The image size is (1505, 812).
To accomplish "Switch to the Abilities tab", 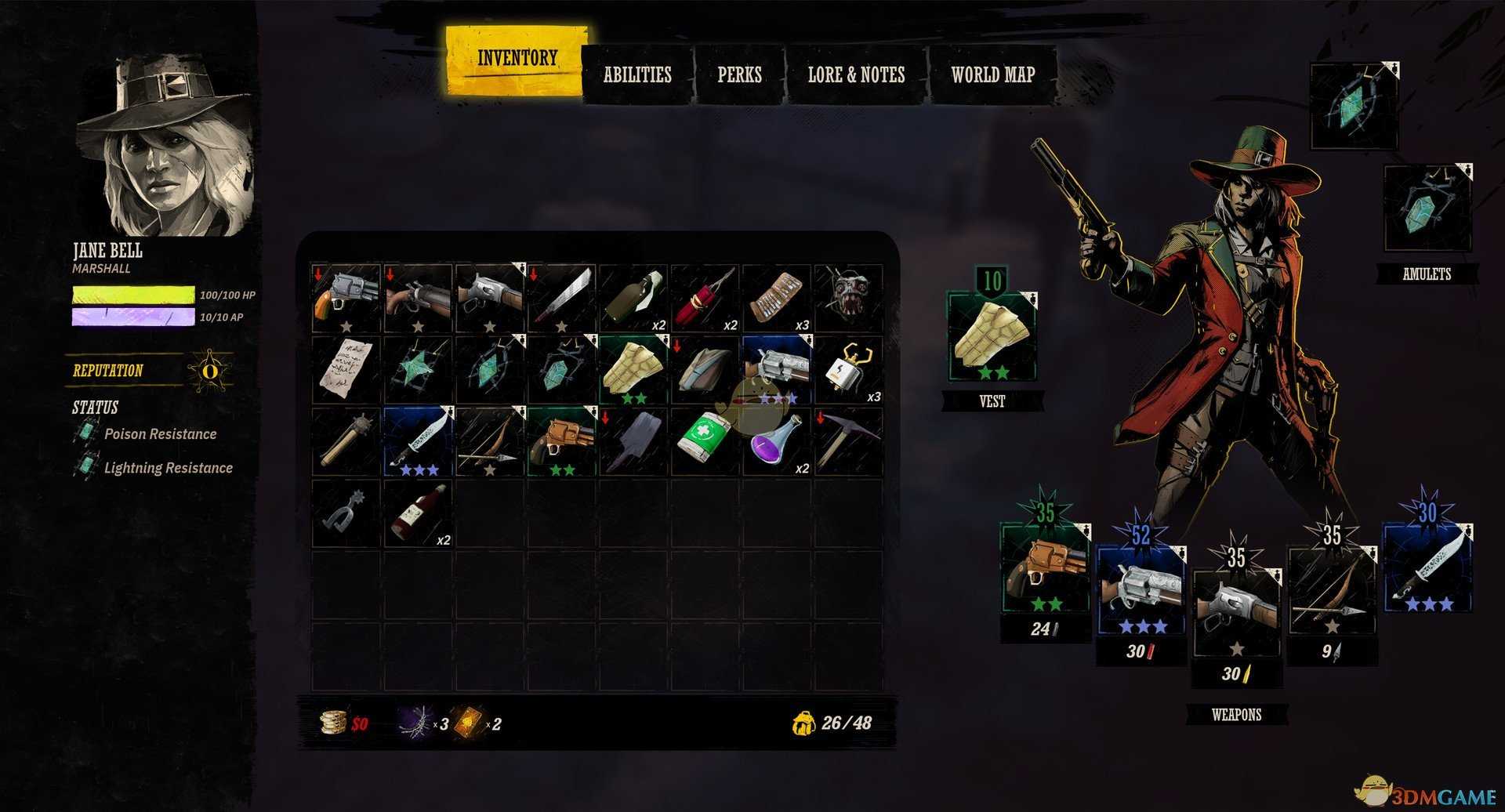I will click(637, 75).
